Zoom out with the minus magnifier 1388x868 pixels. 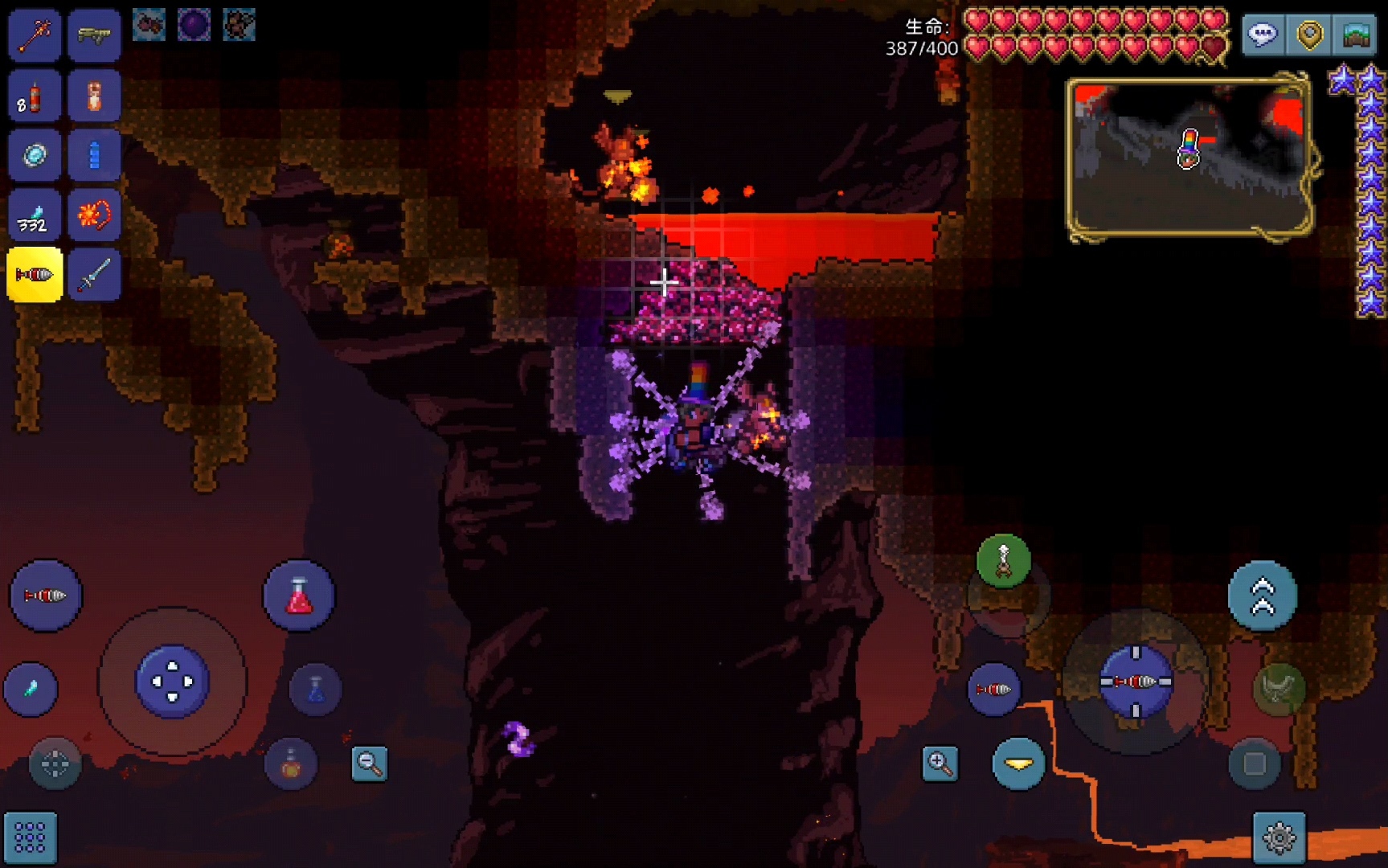click(x=370, y=764)
